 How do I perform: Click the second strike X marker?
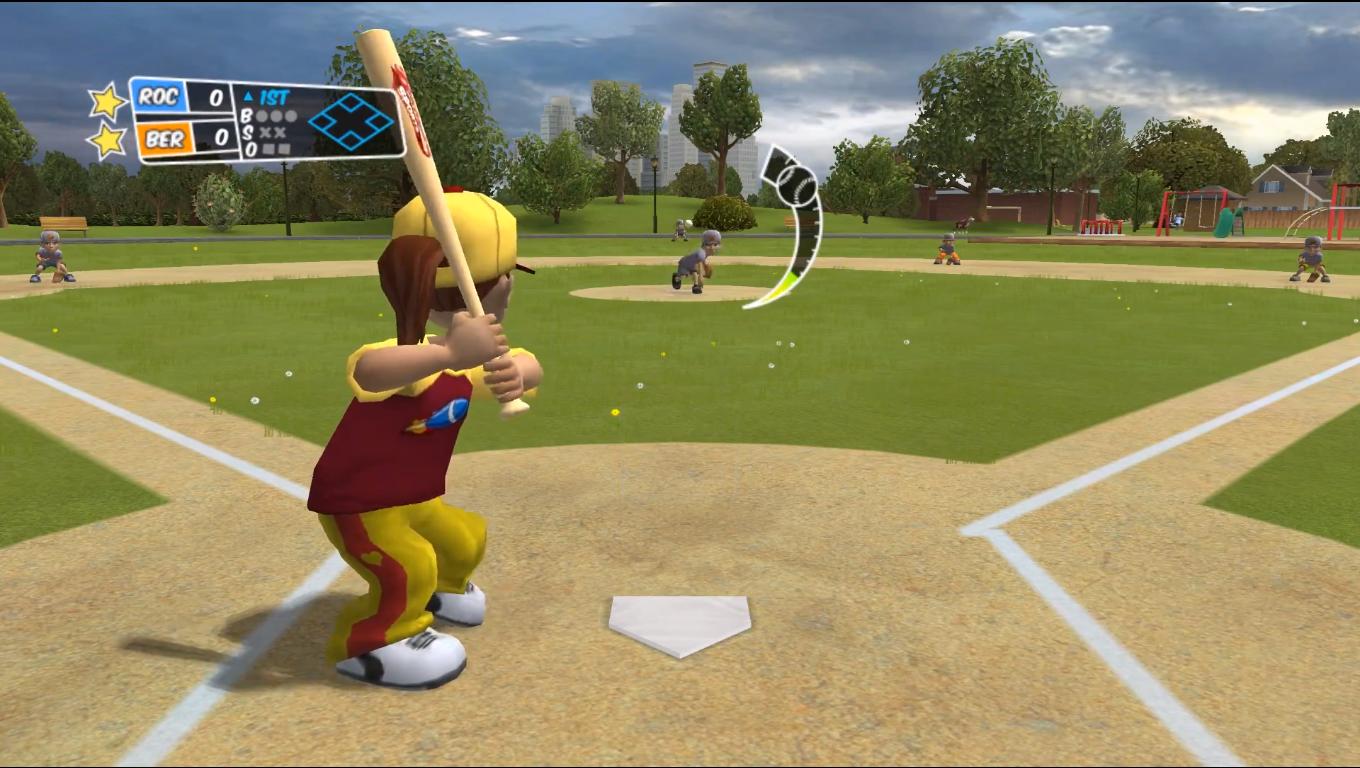pos(278,131)
